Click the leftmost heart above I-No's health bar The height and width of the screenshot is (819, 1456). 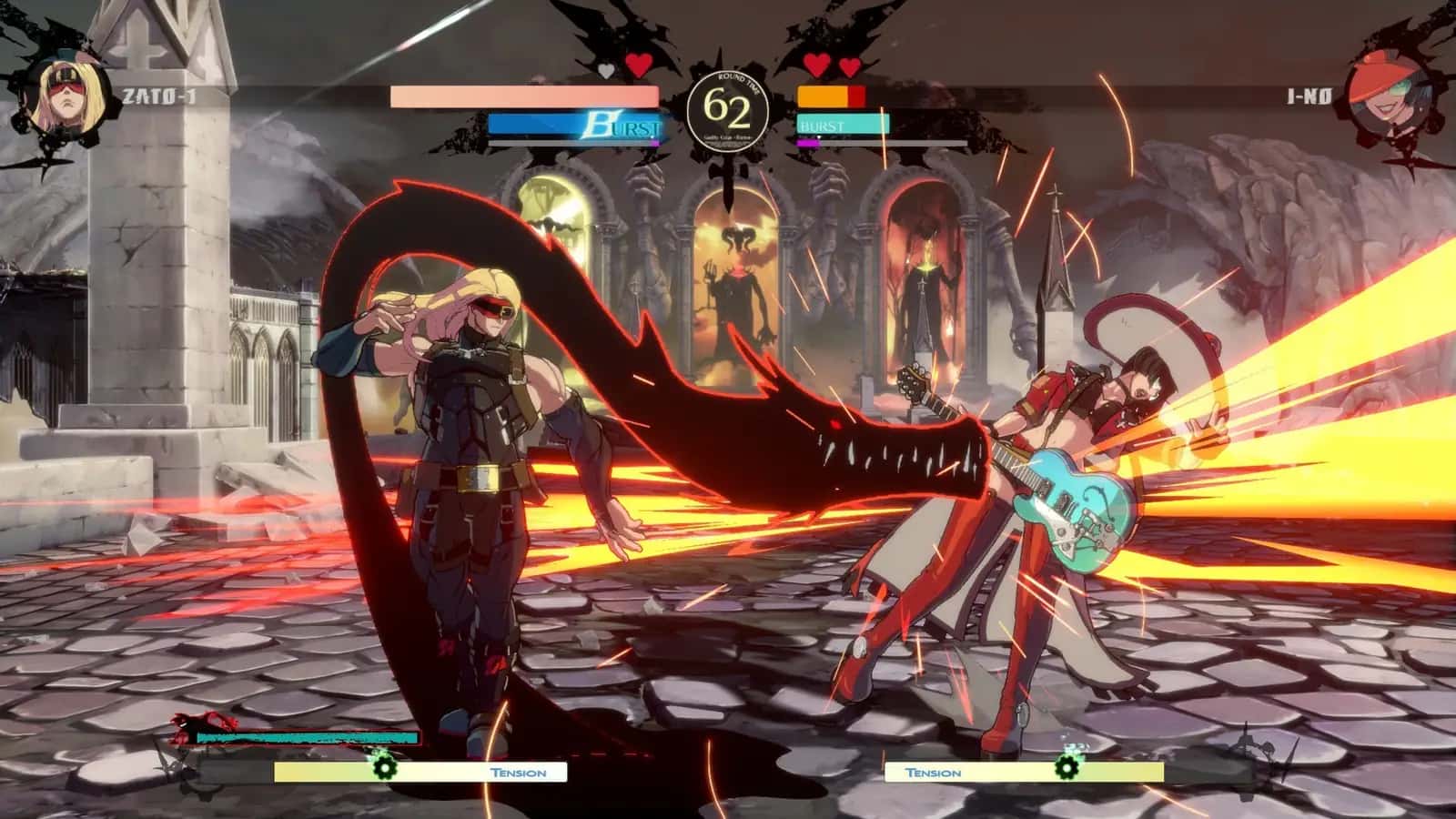814,64
